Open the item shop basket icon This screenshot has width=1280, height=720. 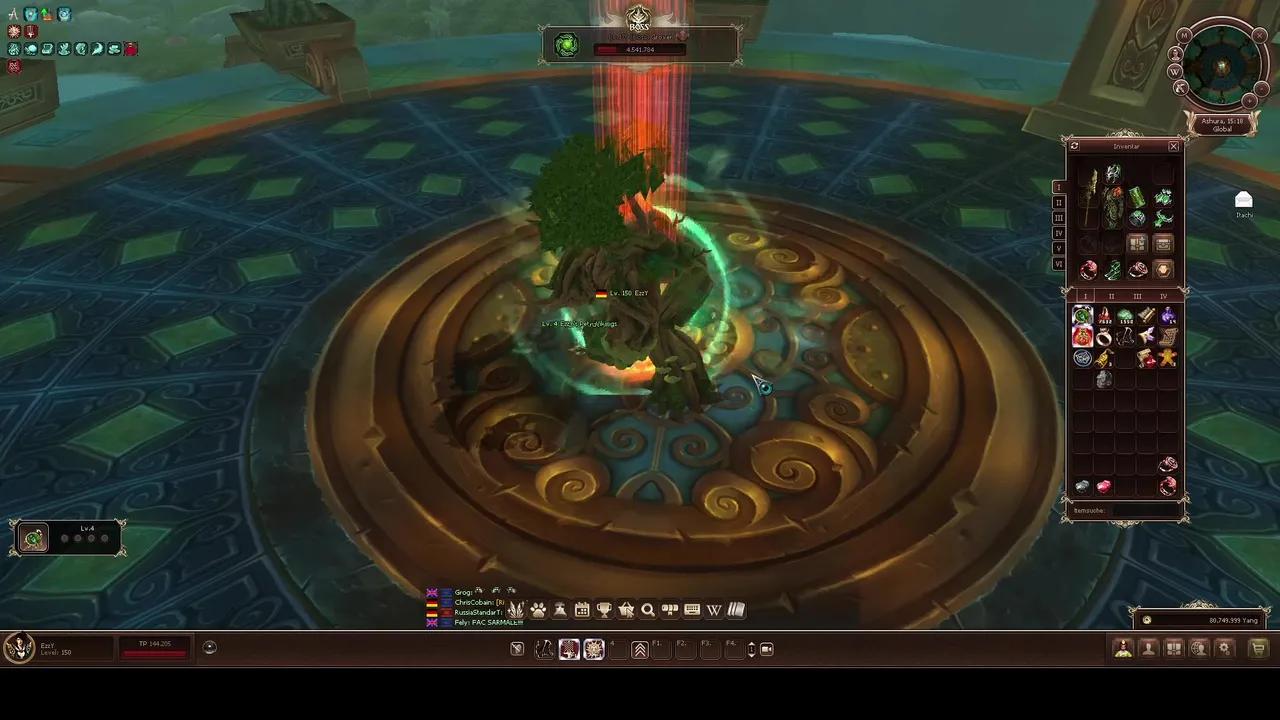pyautogui.click(x=626, y=610)
